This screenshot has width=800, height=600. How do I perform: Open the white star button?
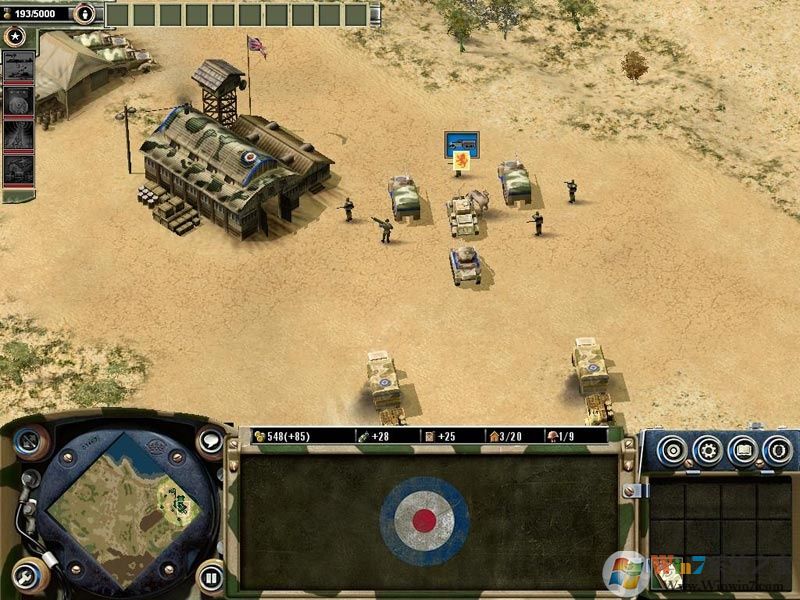[x=15, y=37]
